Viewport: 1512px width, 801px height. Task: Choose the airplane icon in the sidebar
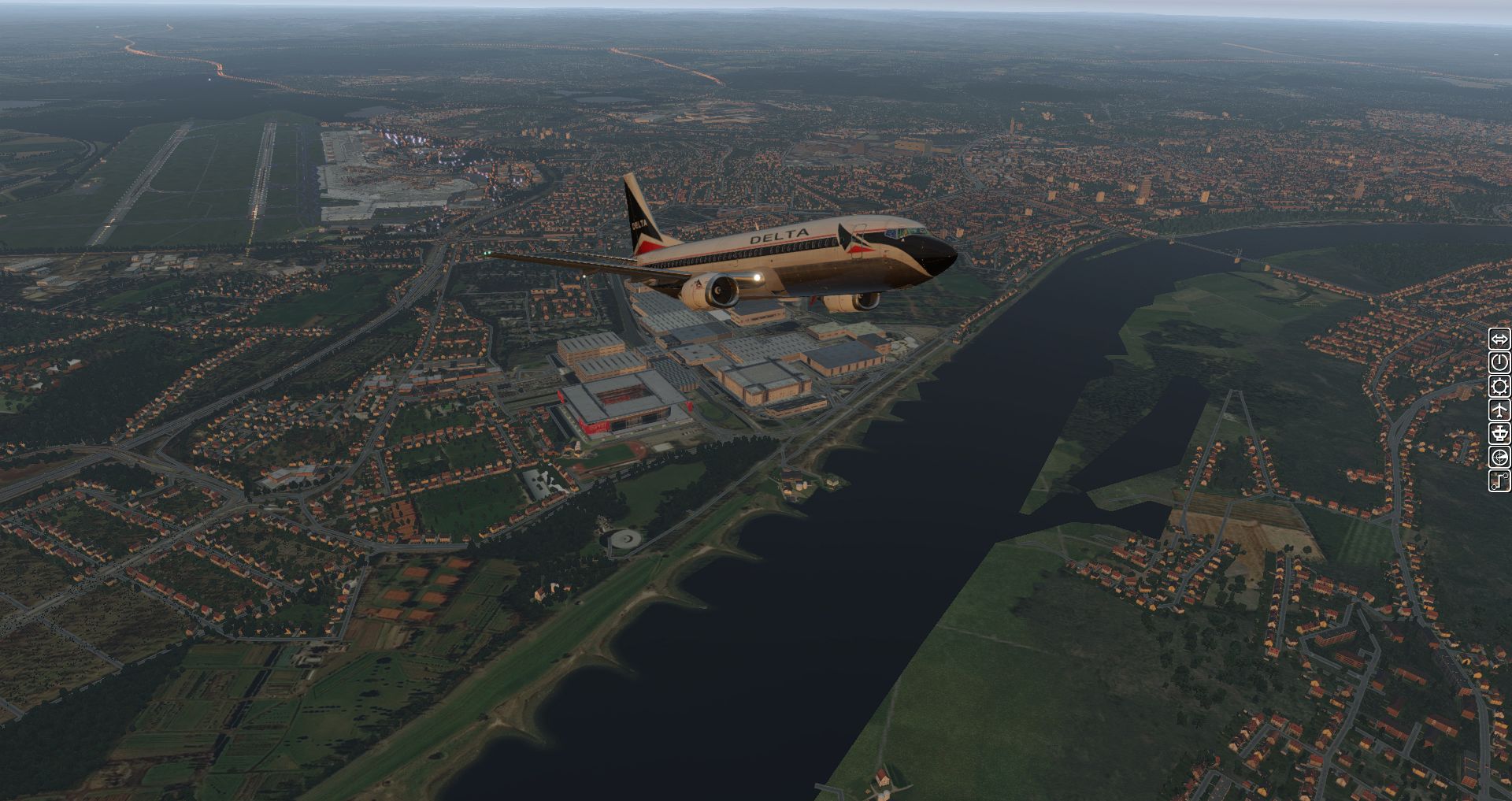point(1499,410)
